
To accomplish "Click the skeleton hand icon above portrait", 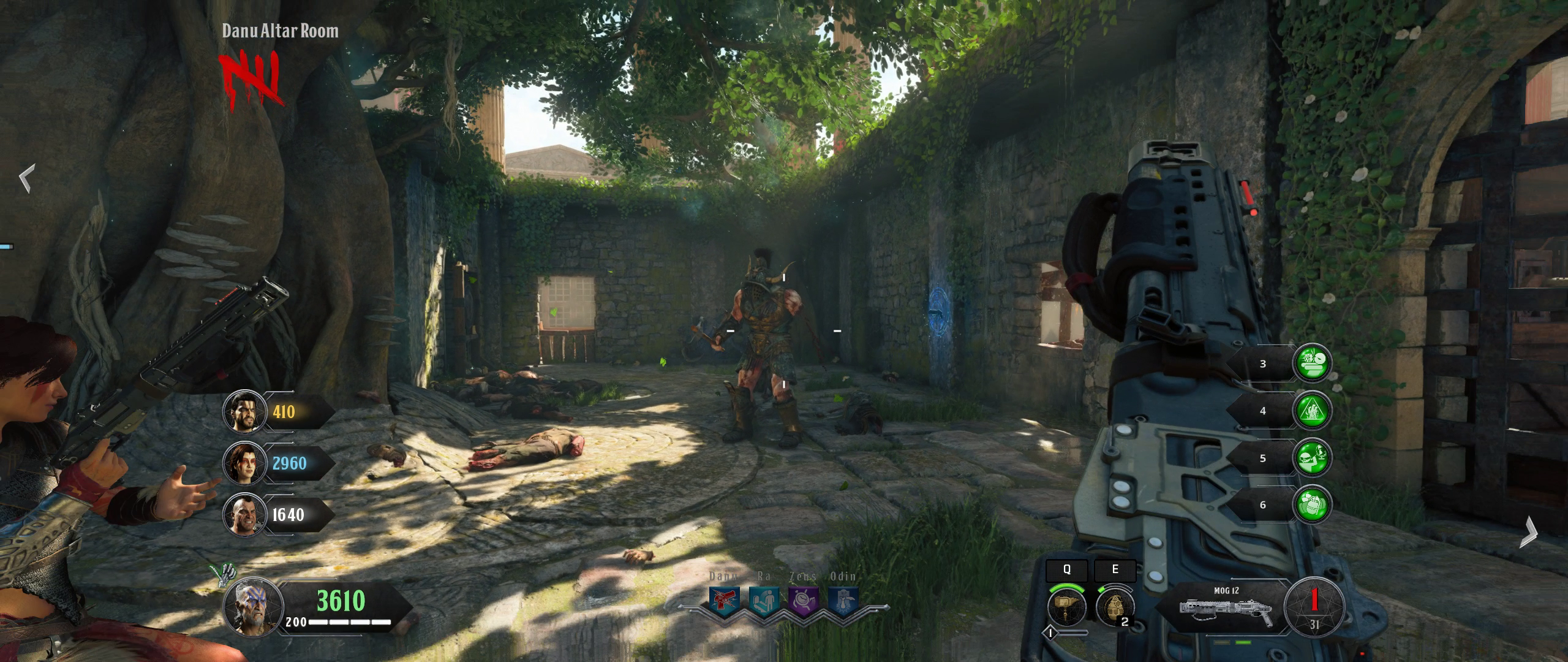I will (224, 574).
